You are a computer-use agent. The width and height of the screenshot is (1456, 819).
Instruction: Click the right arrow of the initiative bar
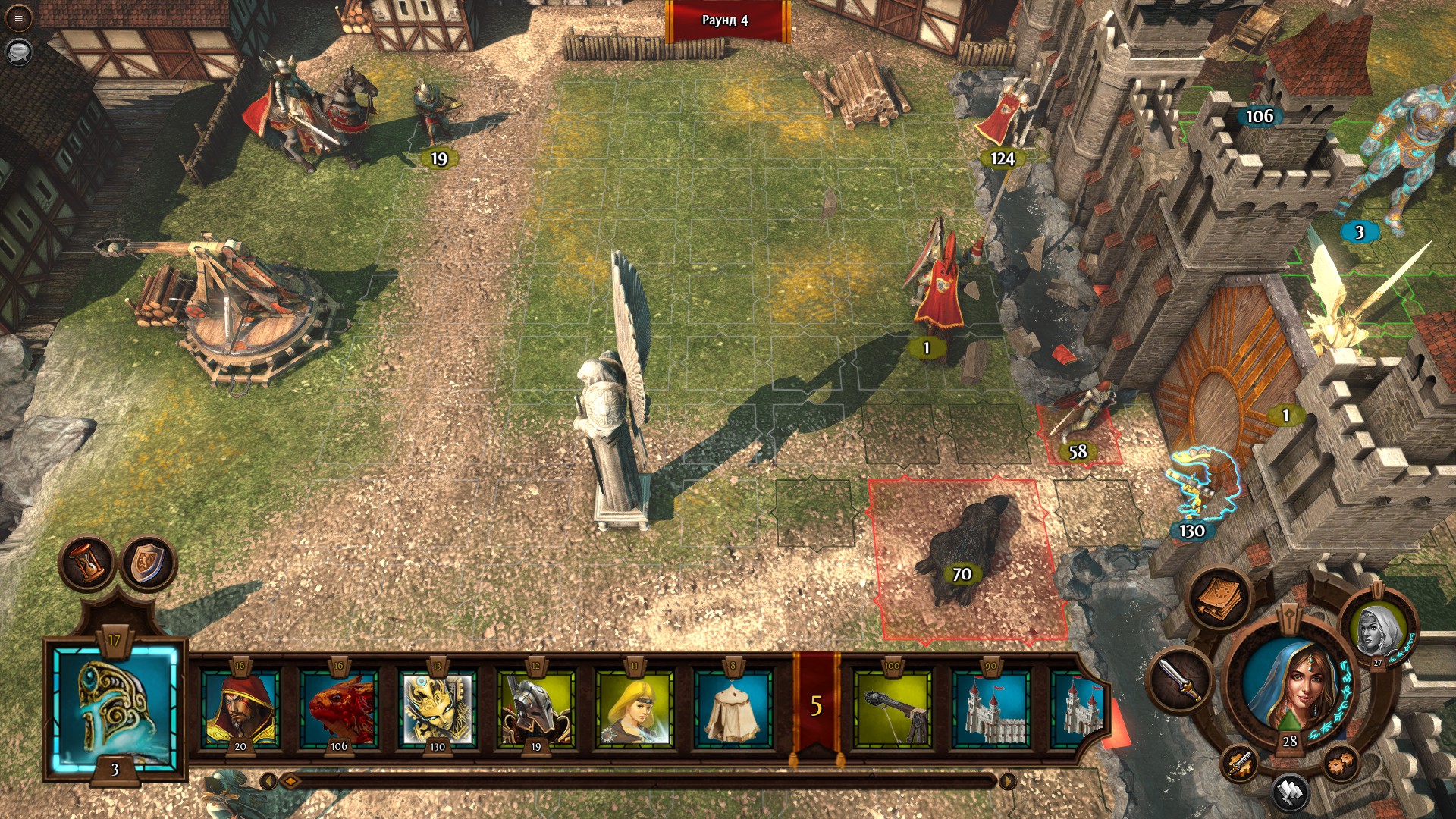[x=1007, y=781]
